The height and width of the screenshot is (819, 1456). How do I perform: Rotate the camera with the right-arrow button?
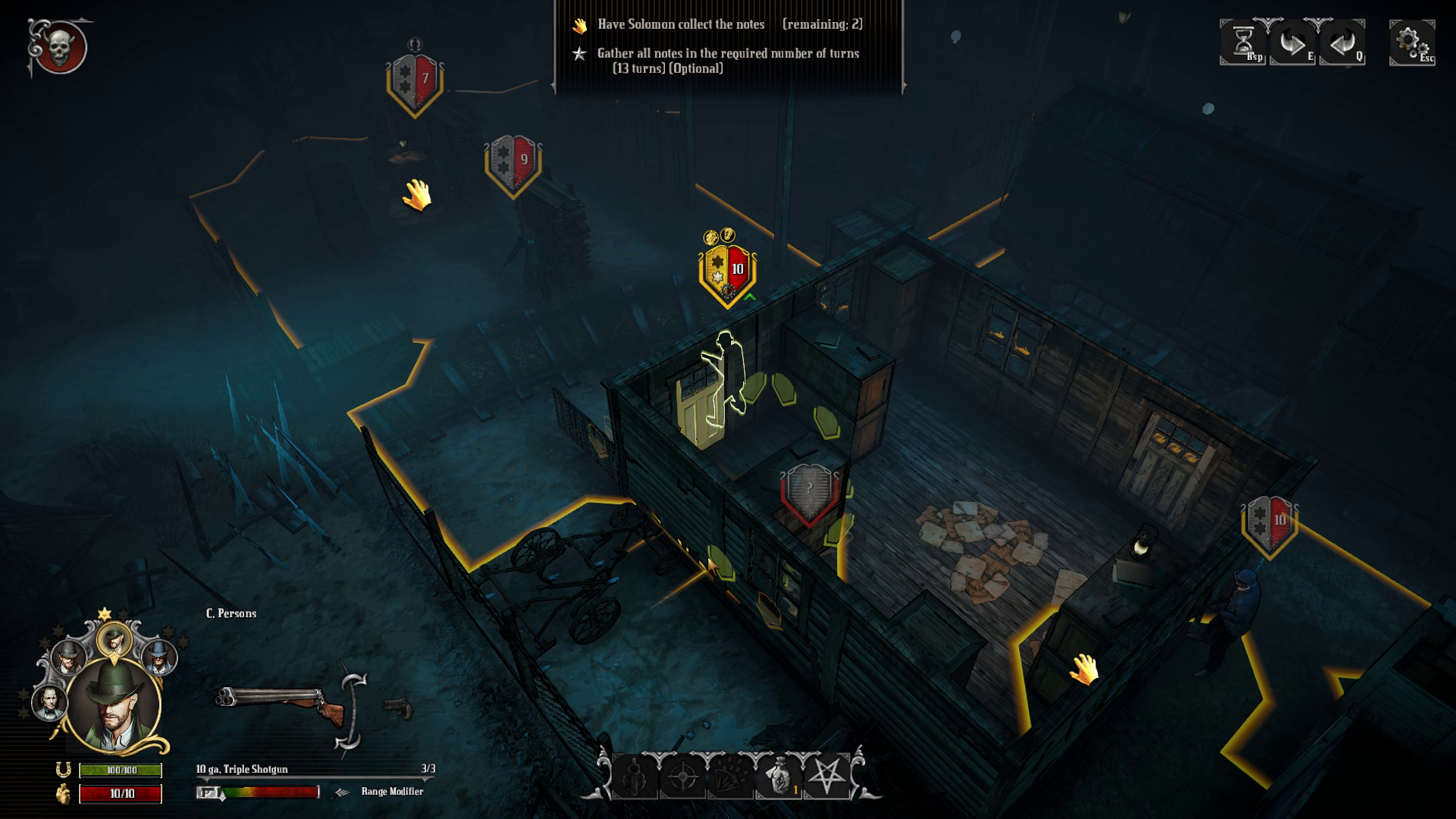(x=1291, y=42)
